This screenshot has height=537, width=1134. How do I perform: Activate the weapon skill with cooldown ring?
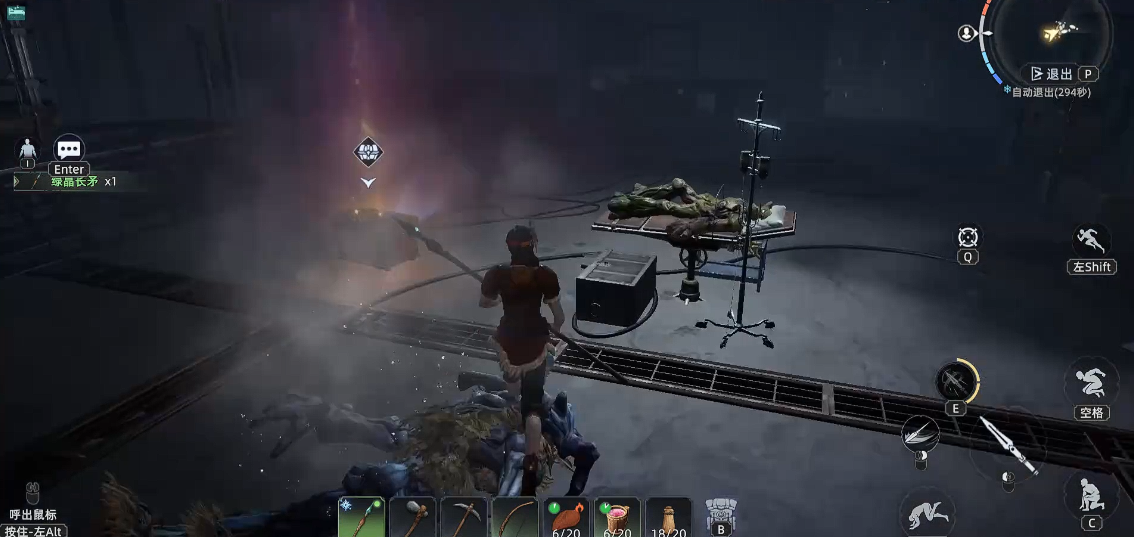coord(956,381)
